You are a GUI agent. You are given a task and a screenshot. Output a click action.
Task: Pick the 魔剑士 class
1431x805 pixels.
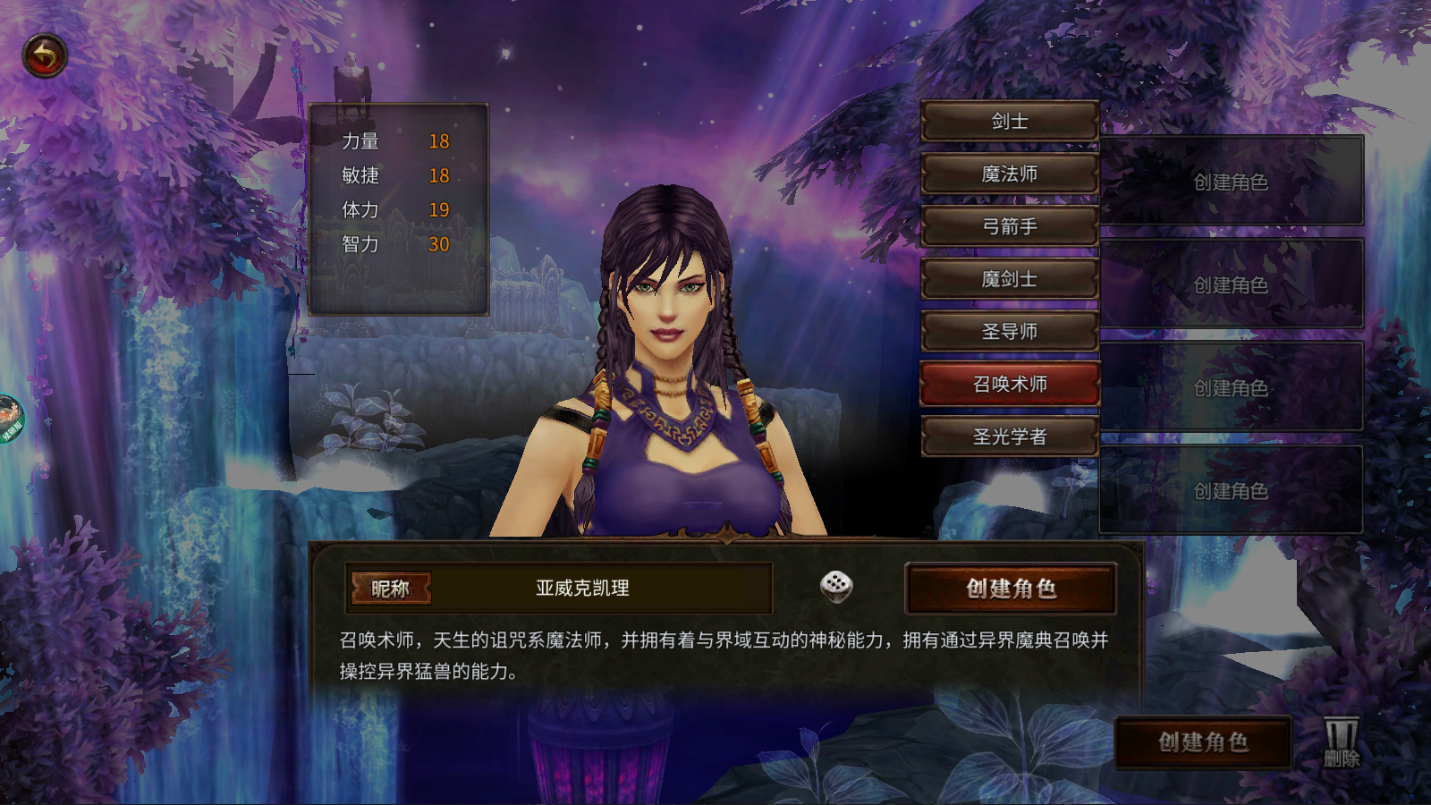click(1009, 279)
